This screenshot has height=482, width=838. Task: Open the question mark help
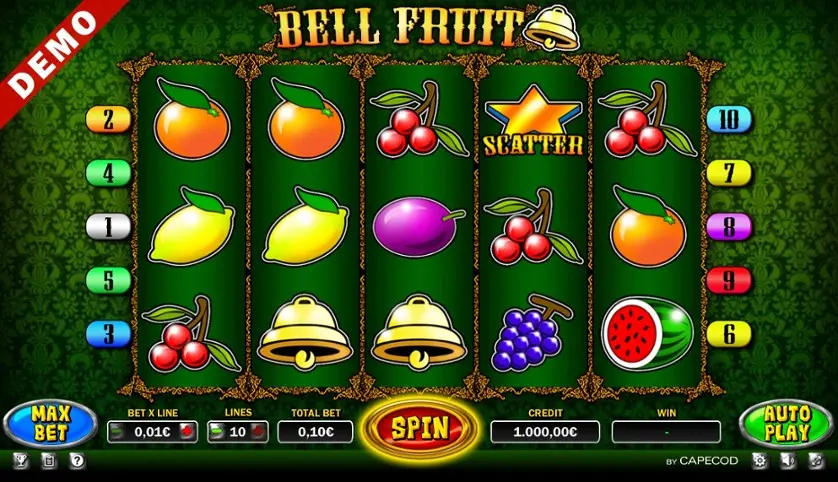click(77, 461)
